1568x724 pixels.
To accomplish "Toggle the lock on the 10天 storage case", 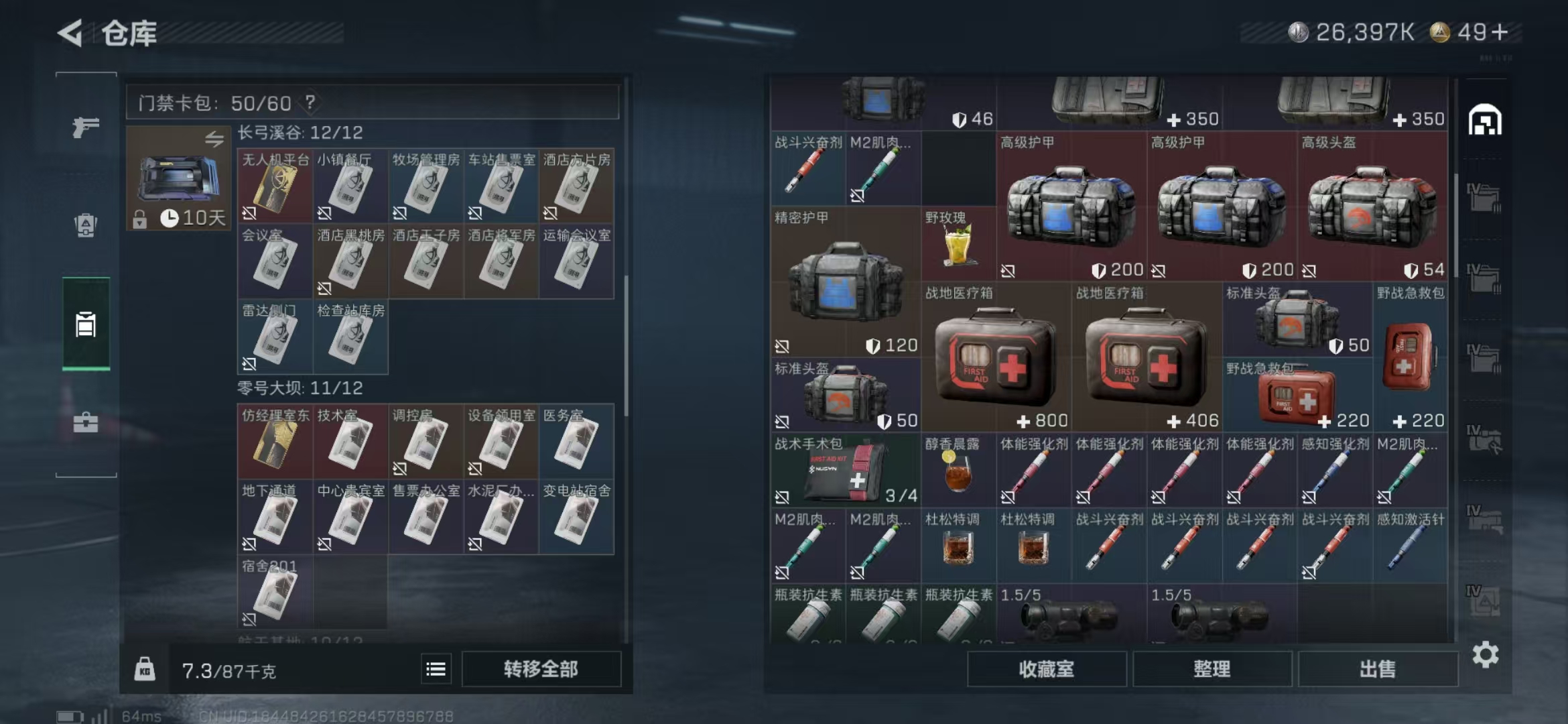I will pos(141,218).
